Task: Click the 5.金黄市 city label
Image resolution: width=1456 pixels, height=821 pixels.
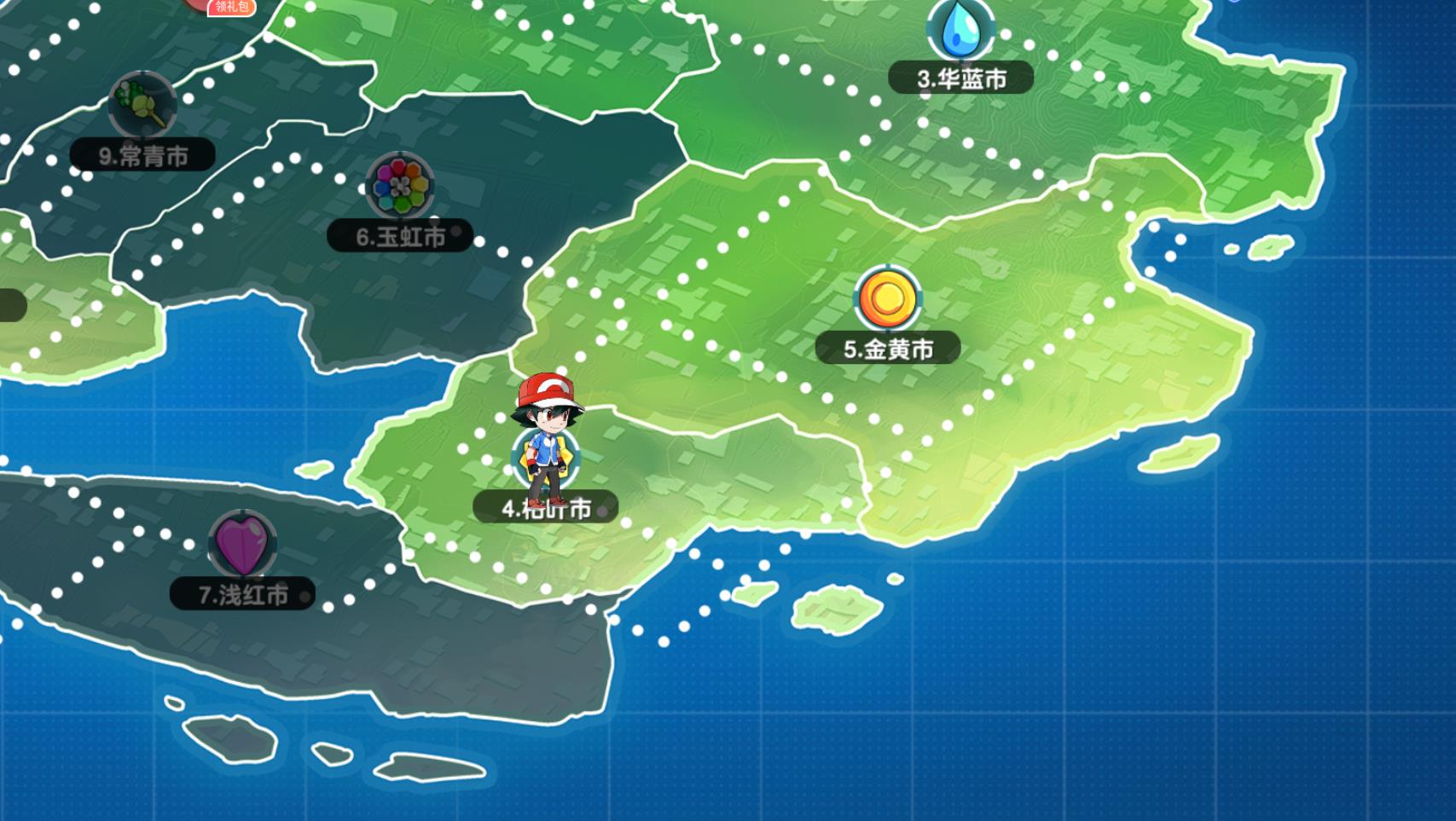Action: coord(888,349)
